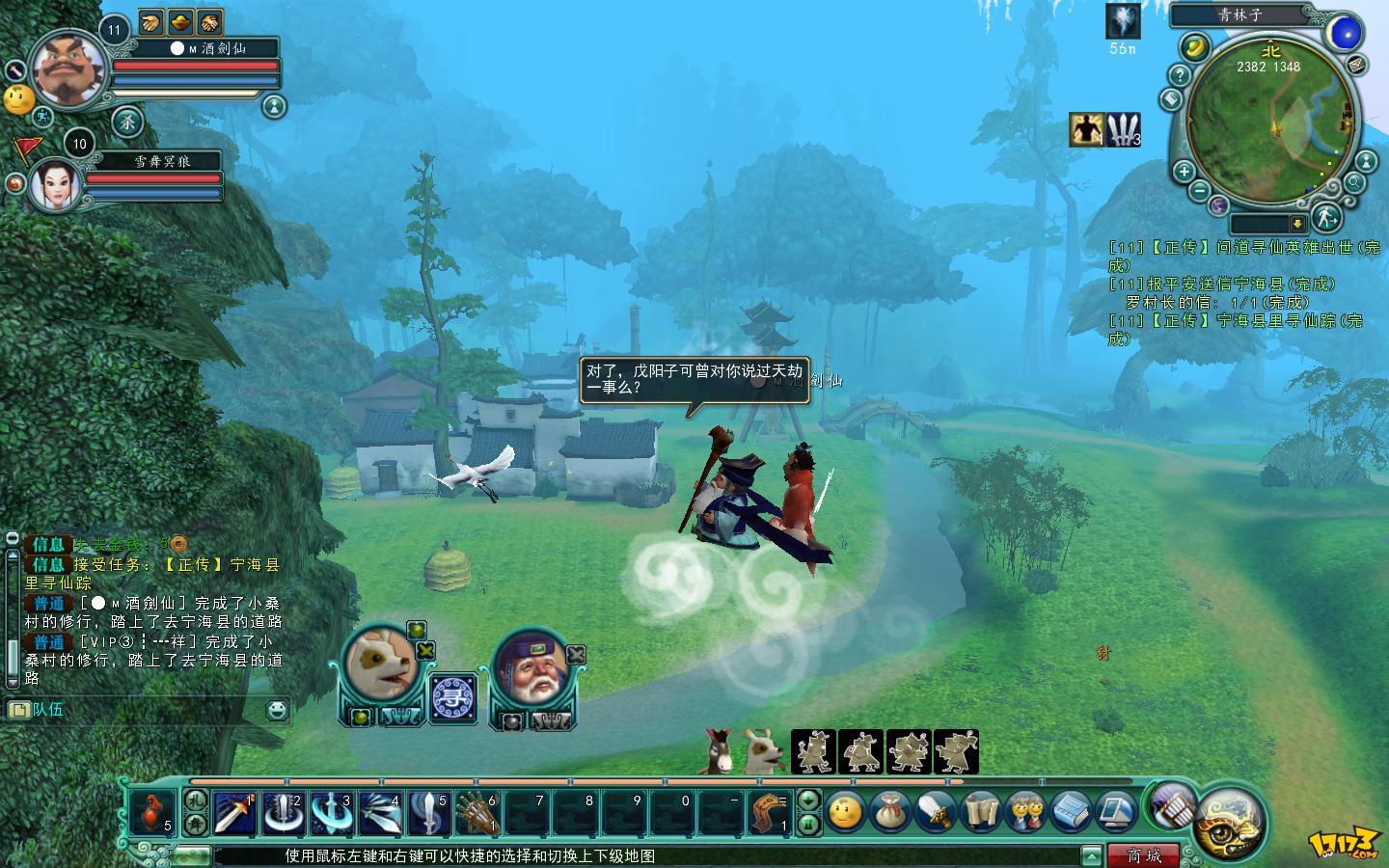Open the computer system settings icon

pyautogui.click(x=1116, y=812)
